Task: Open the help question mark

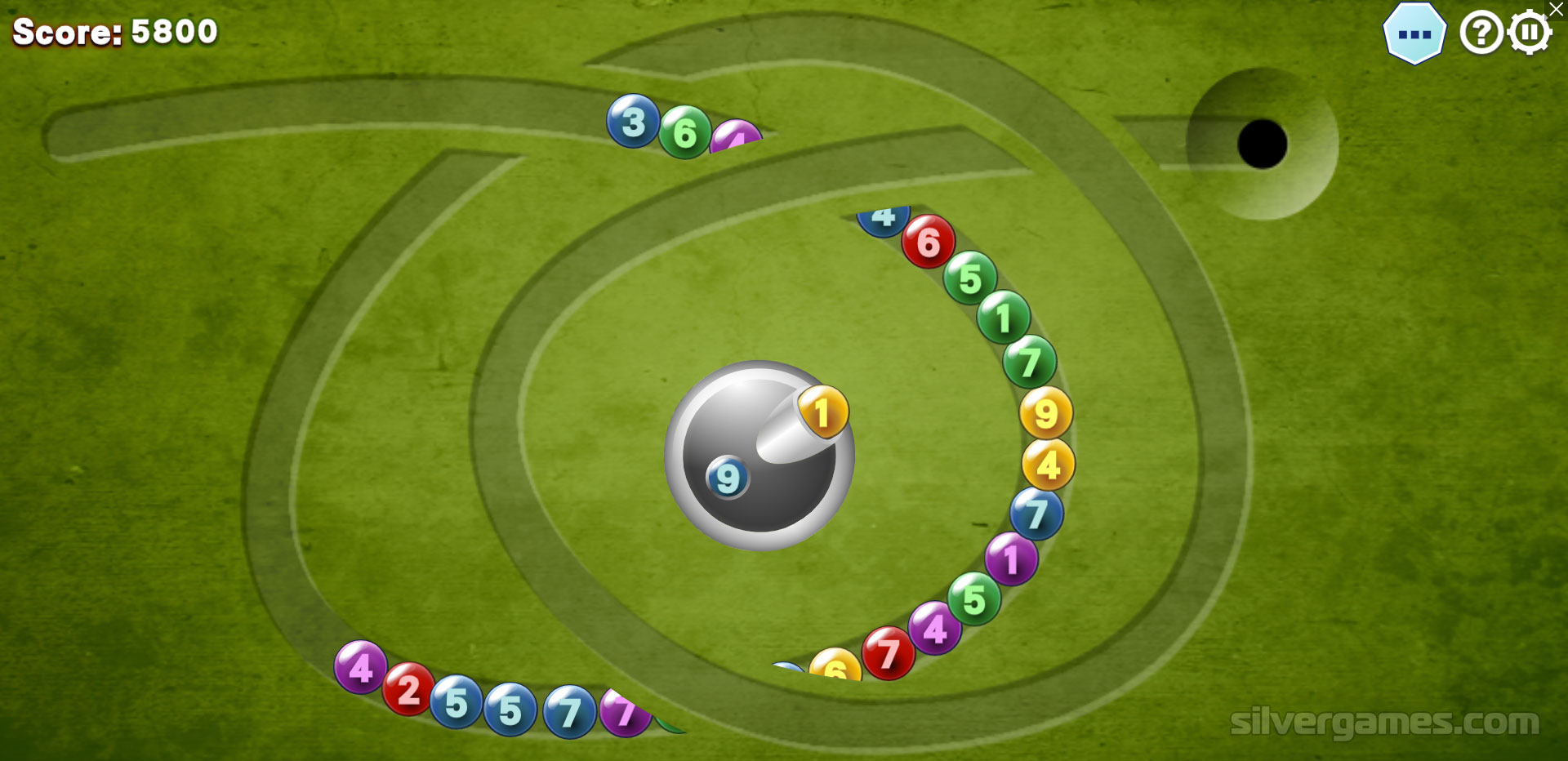Action: [1481, 33]
